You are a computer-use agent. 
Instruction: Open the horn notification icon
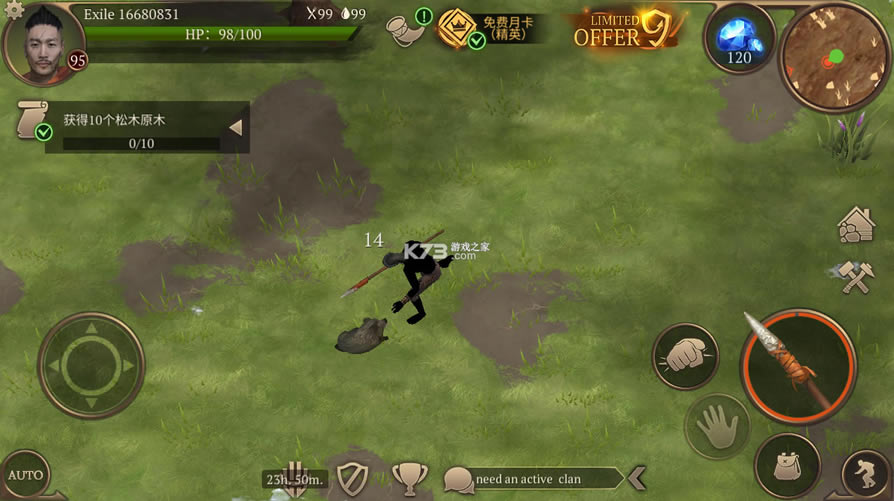(x=404, y=27)
